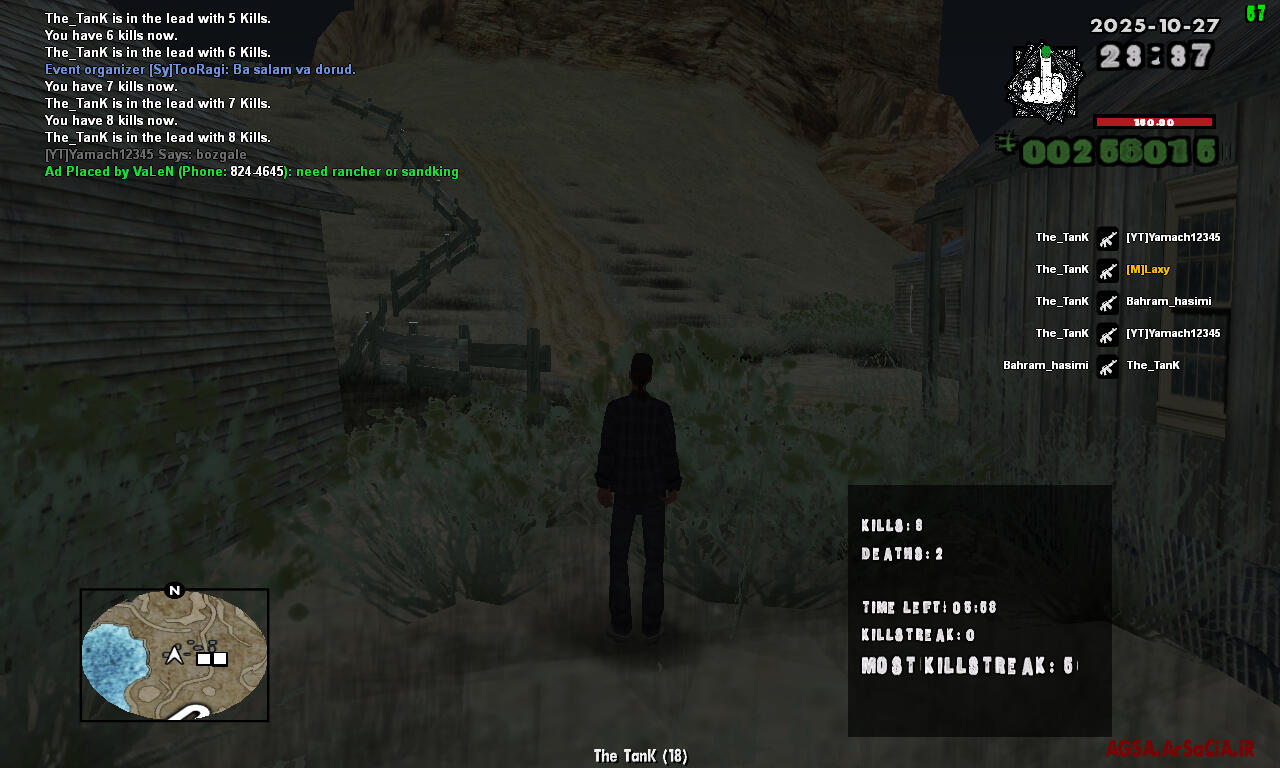The height and width of the screenshot is (768, 1280).
Task: Click the radar minimap
Action: pyautogui.click(x=174, y=655)
